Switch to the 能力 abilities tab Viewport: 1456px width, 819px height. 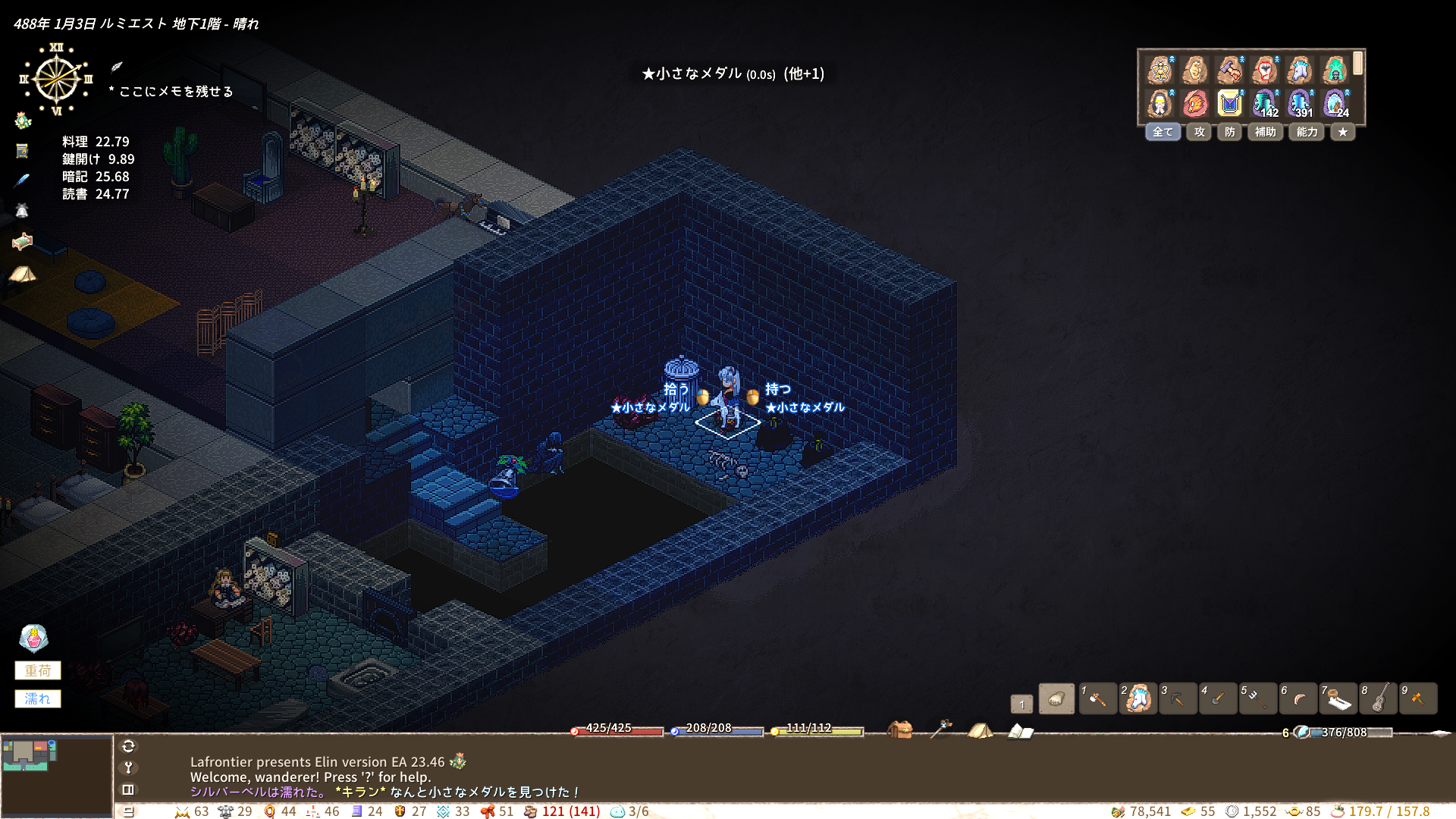(x=1307, y=132)
